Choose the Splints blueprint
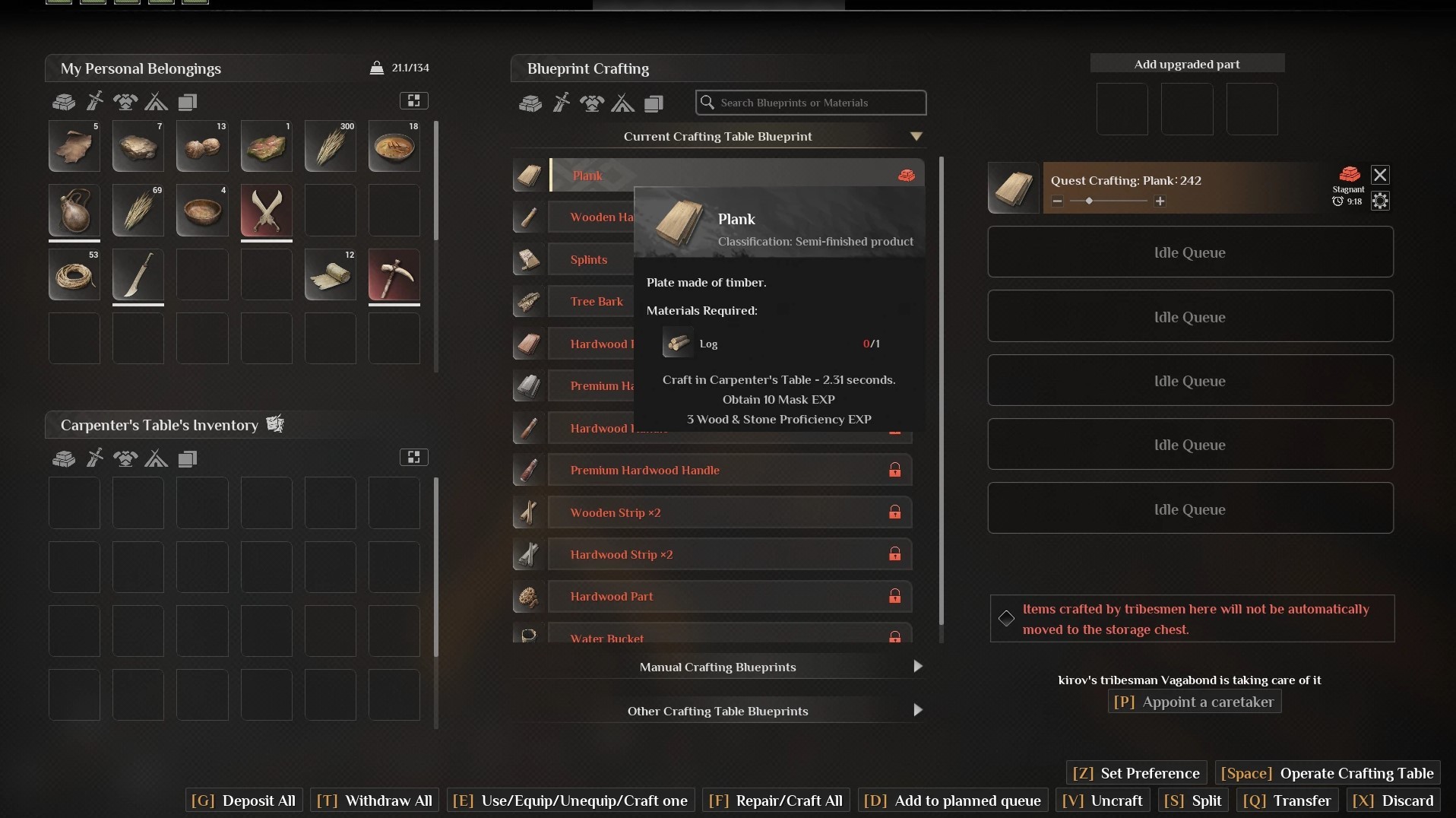This screenshot has width=1456, height=818. pyautogui.click(x=589, y=259)
